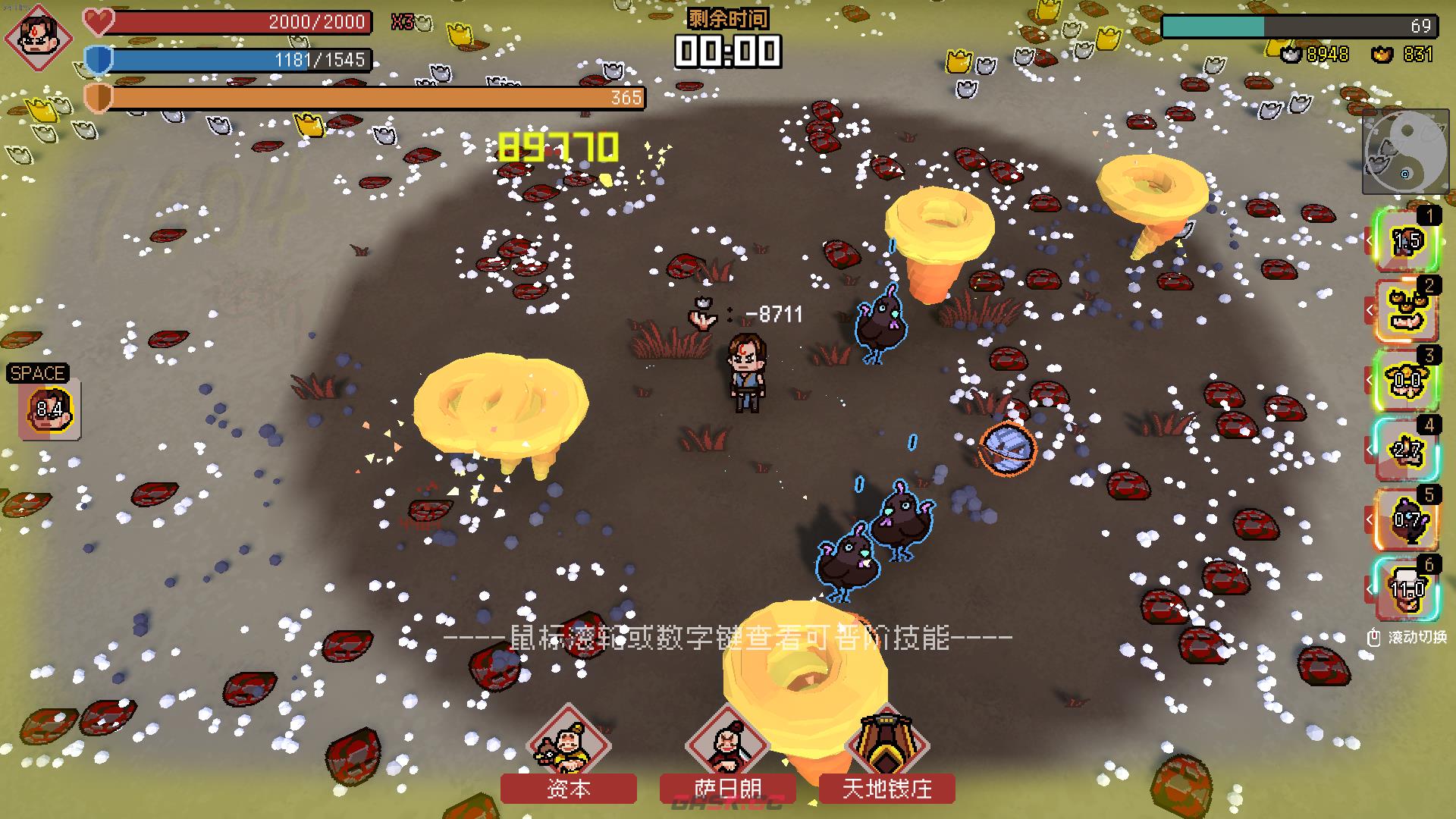
Task: Select skill slot number 5
Action: click(x=1407, y=520)
